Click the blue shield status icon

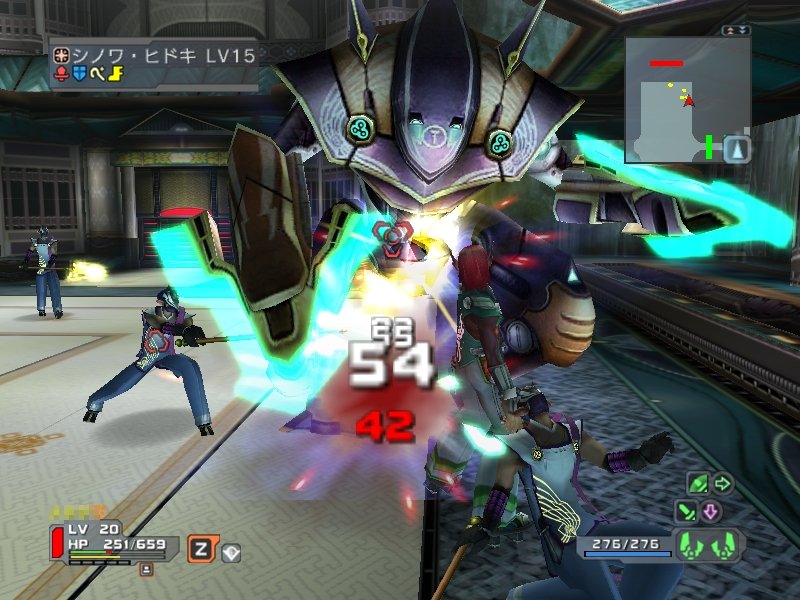[79, 73]
